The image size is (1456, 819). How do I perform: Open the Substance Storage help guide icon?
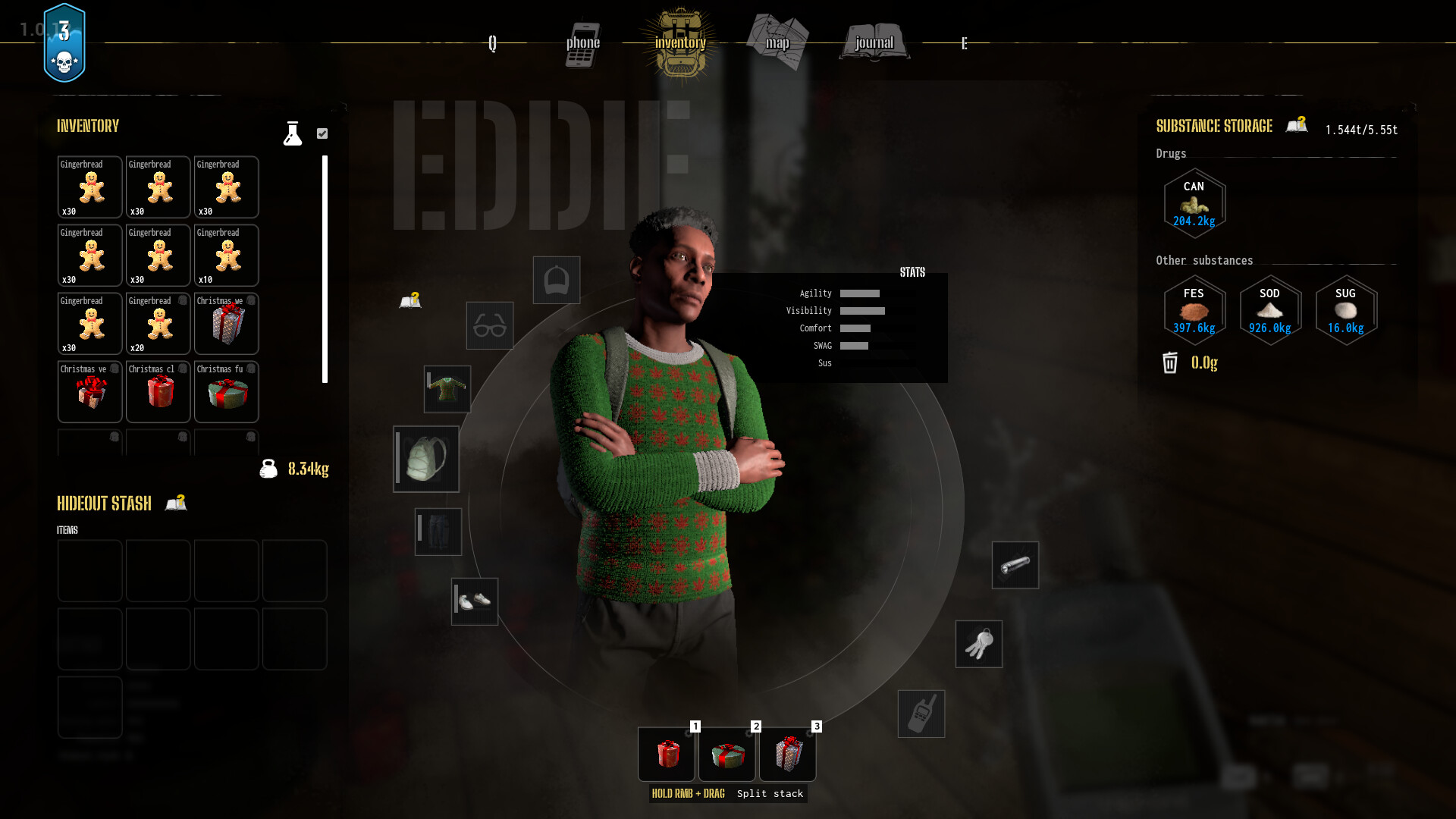pyautogui.click(x=1297, y=125)
